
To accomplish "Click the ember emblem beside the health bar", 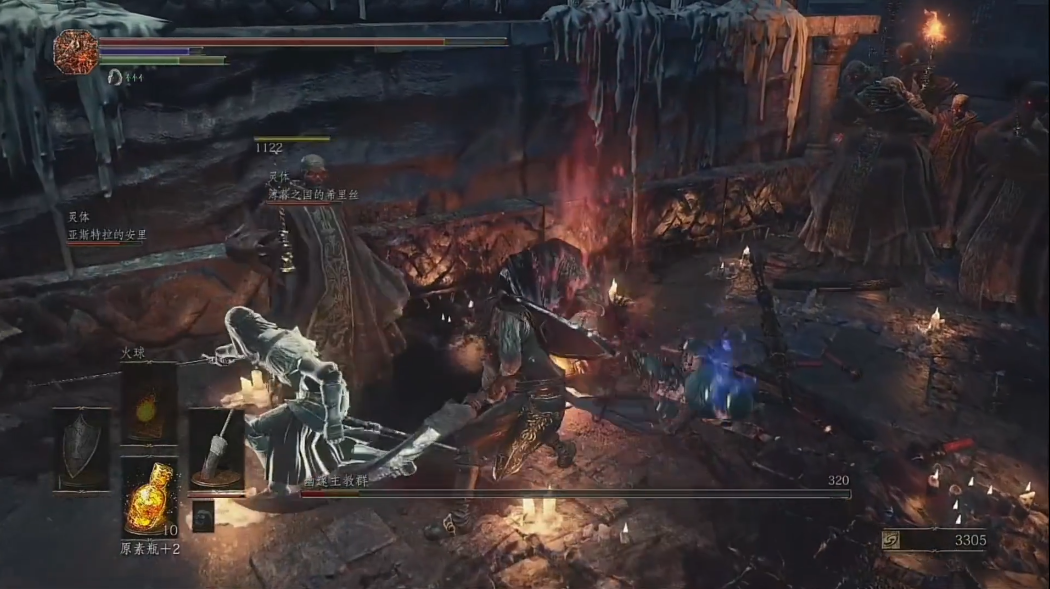I will coord(75,51).
